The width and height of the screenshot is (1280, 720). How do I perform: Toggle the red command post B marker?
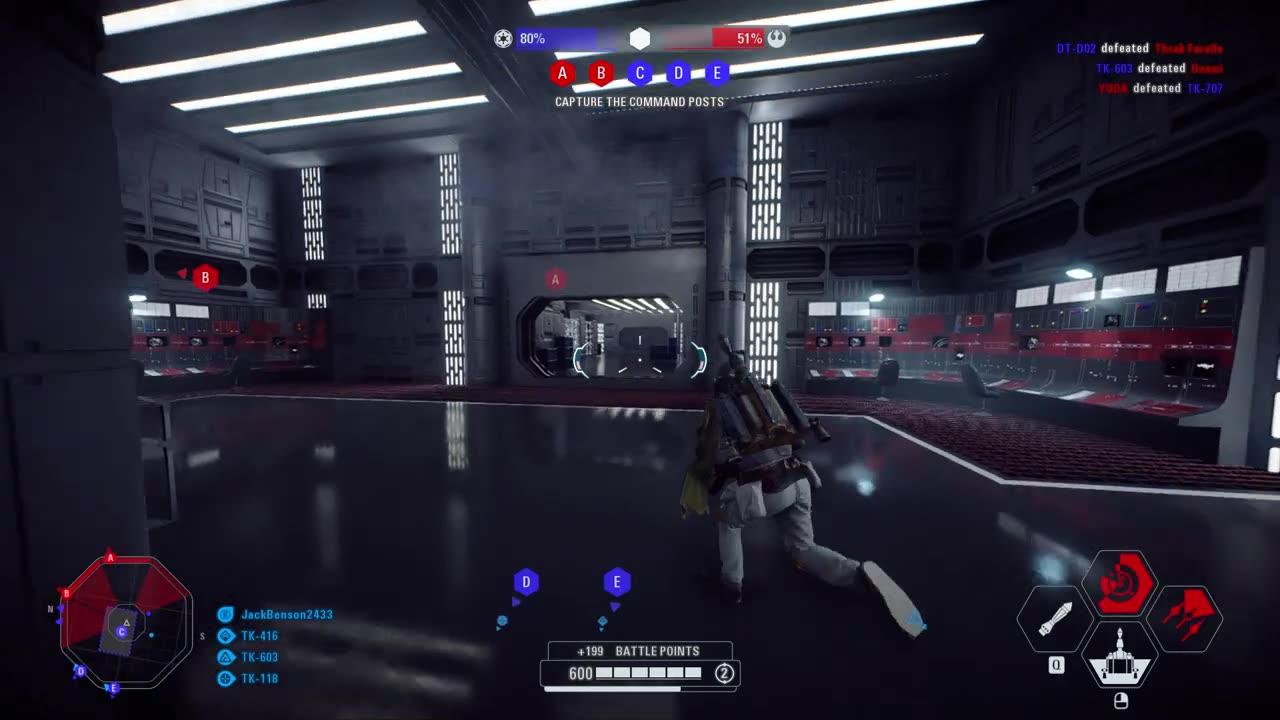pos(205,277)
